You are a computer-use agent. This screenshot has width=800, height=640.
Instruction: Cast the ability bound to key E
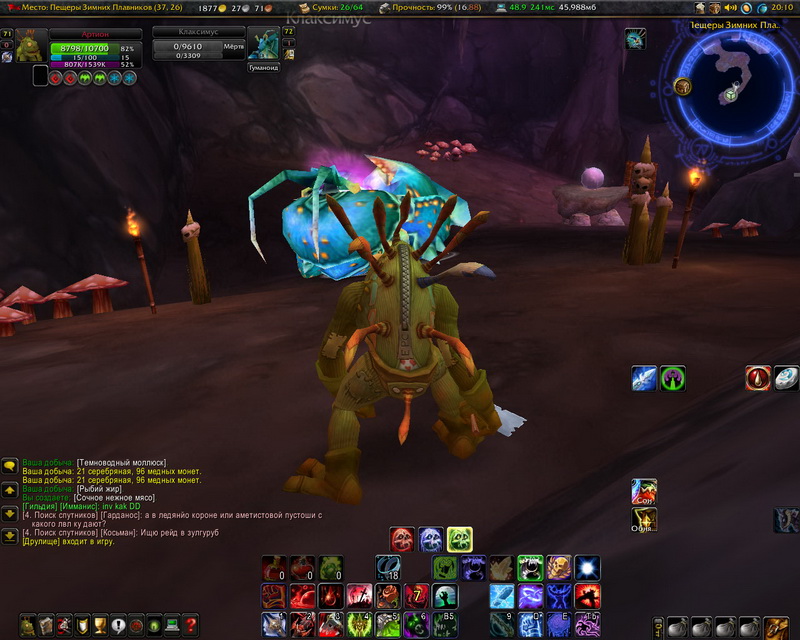tap(559, 625)
